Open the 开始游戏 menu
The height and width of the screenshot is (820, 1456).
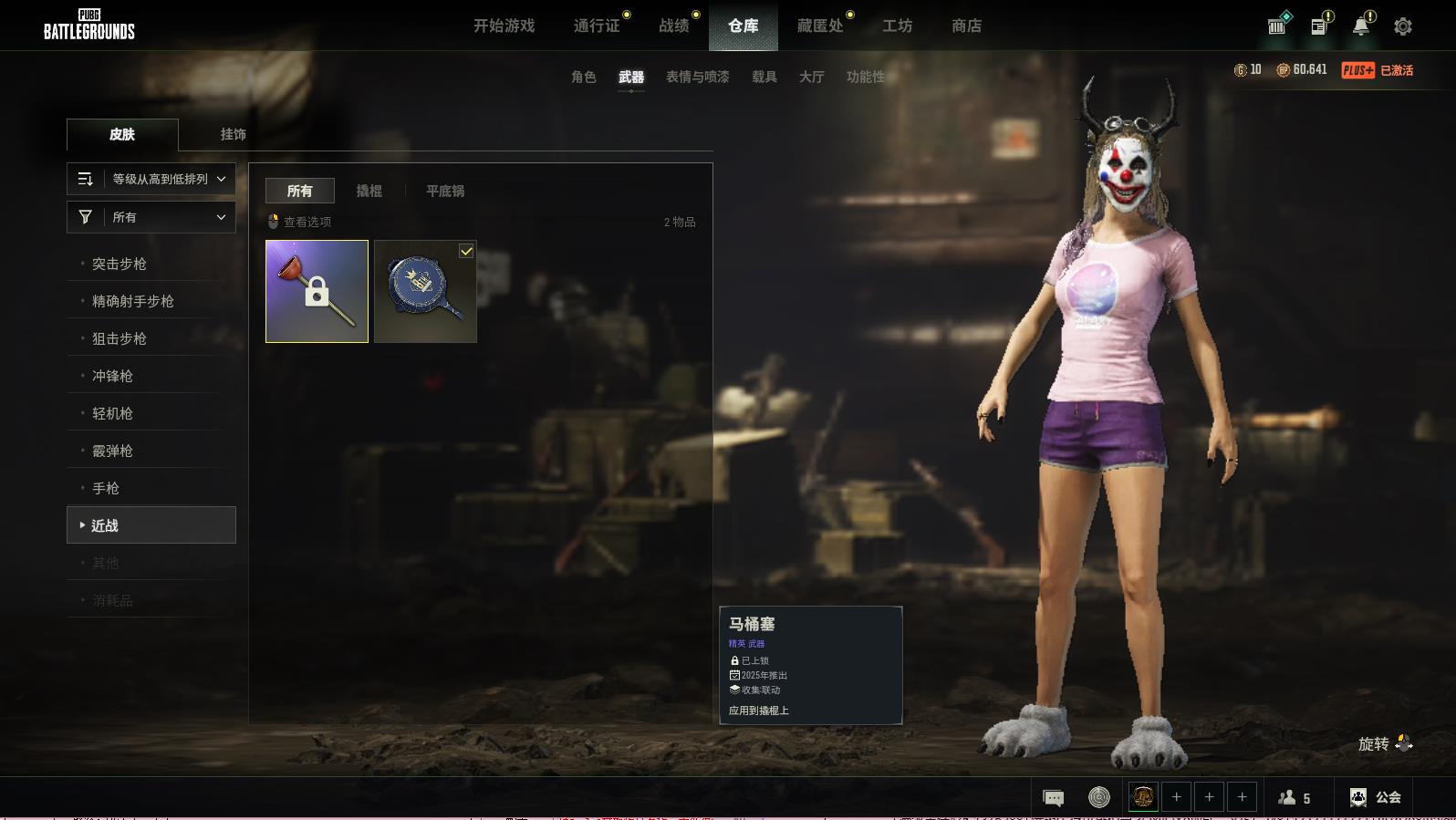504,26
